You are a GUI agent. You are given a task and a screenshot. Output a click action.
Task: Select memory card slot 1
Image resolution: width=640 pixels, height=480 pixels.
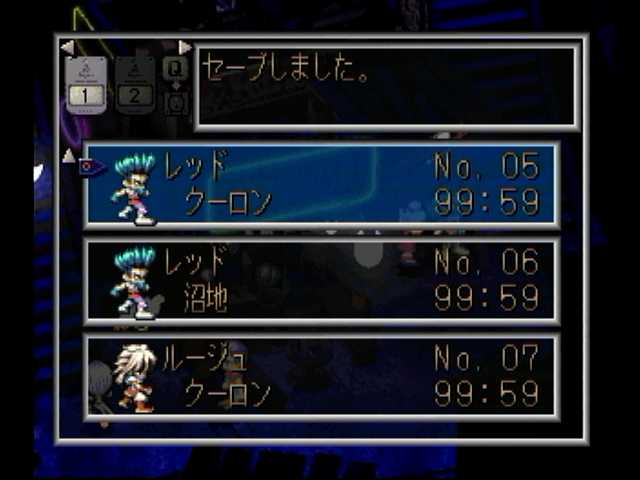(87, 84)
